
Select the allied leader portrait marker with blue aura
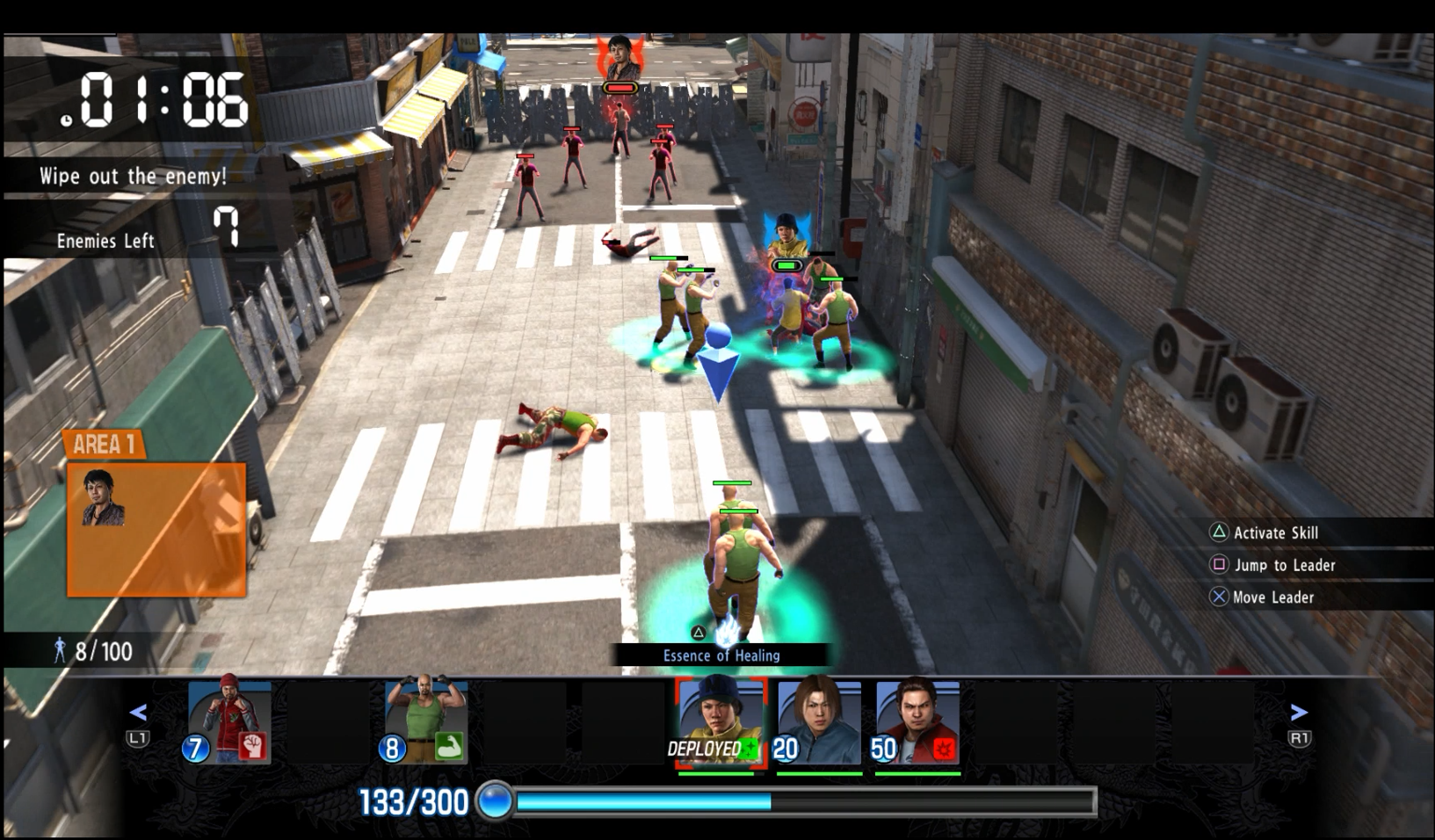786,236
